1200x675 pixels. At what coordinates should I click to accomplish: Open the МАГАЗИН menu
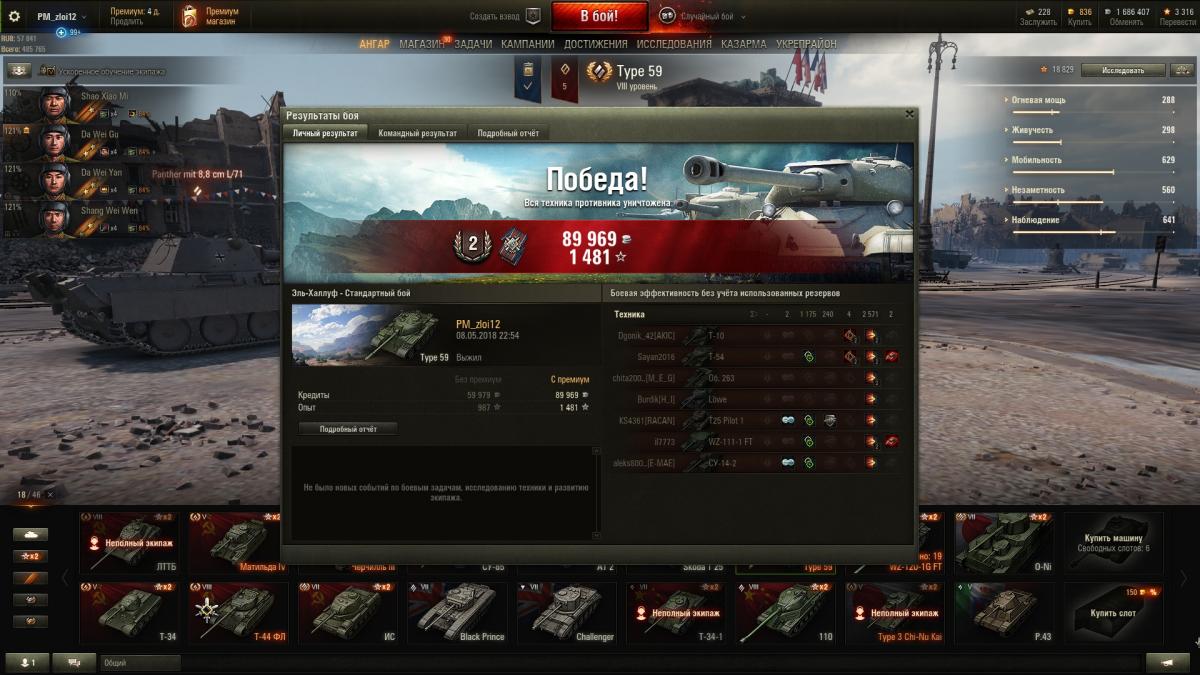point(420,44)
